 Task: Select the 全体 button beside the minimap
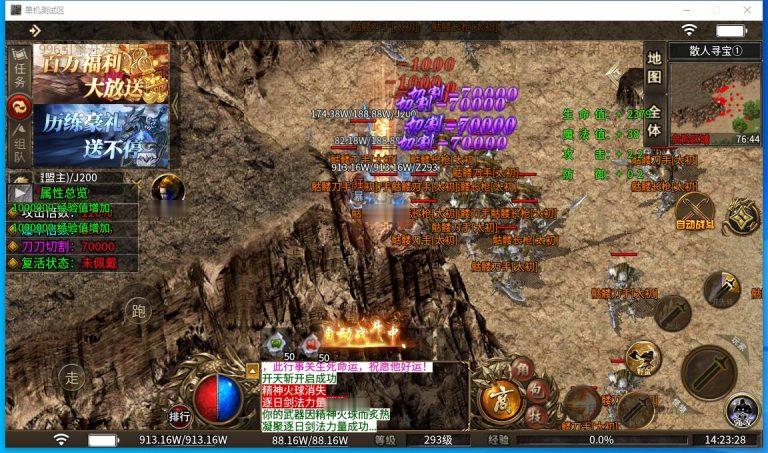(x=653, y=121)
